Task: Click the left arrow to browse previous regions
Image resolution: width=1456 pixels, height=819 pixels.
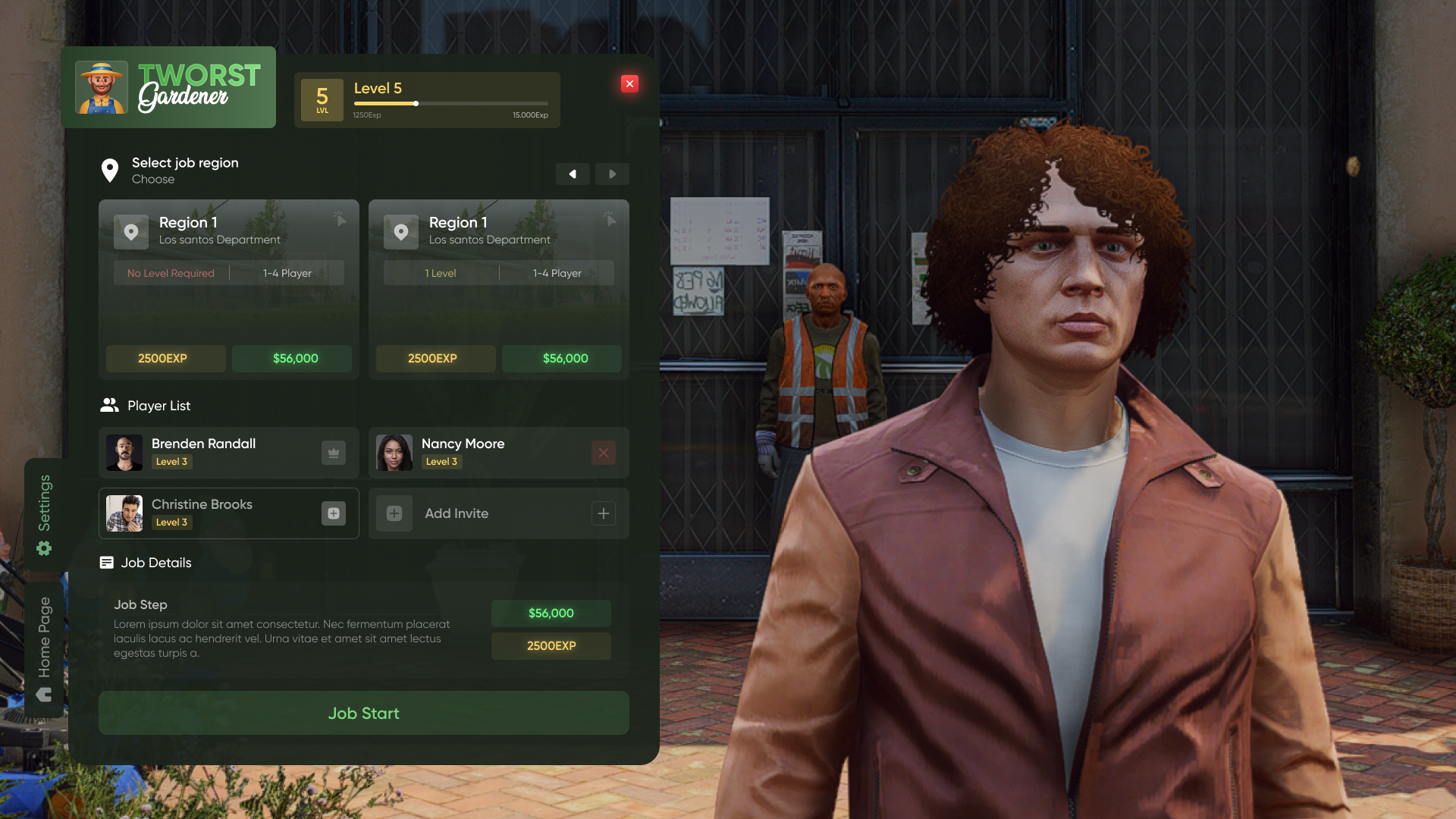Action: pos(573,174)
